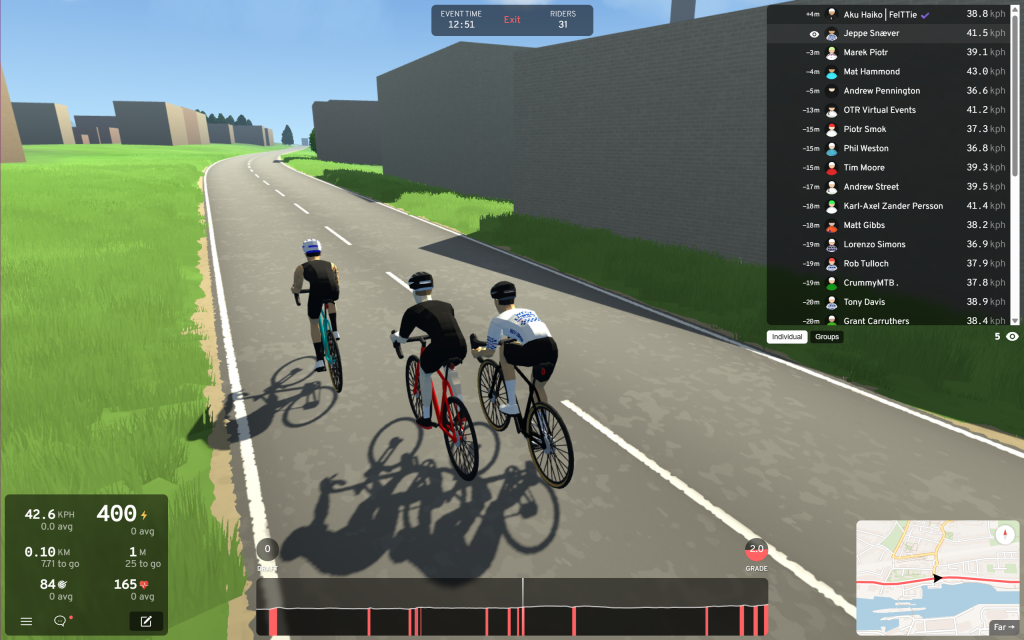Screen dimensions: 1024x640
Task: Toggle the minimap Far zoom button
Action: pyautogui.click(x=1002, y=628)
